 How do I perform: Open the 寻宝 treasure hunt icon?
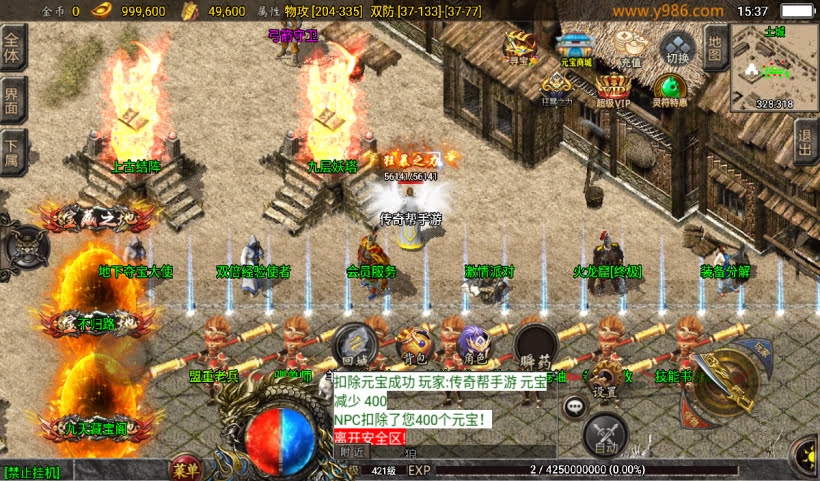click(x=519, y=46)
